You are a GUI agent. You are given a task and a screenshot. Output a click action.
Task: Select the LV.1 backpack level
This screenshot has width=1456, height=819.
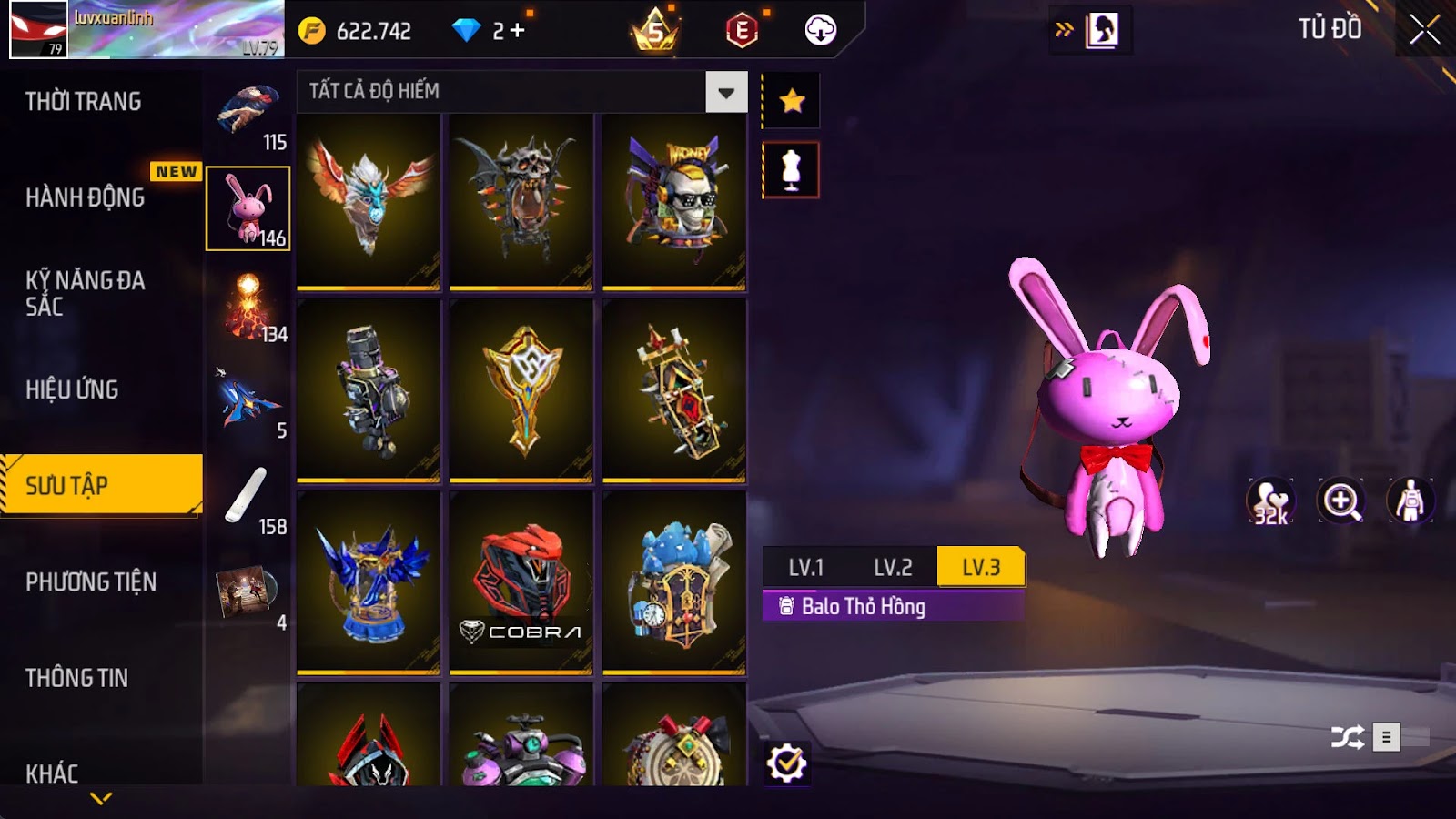(x=805, y=567)
